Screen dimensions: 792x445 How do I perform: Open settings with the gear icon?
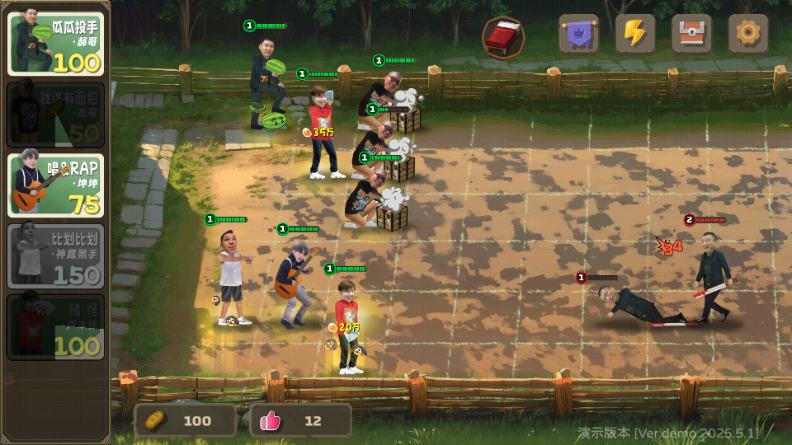748,34
